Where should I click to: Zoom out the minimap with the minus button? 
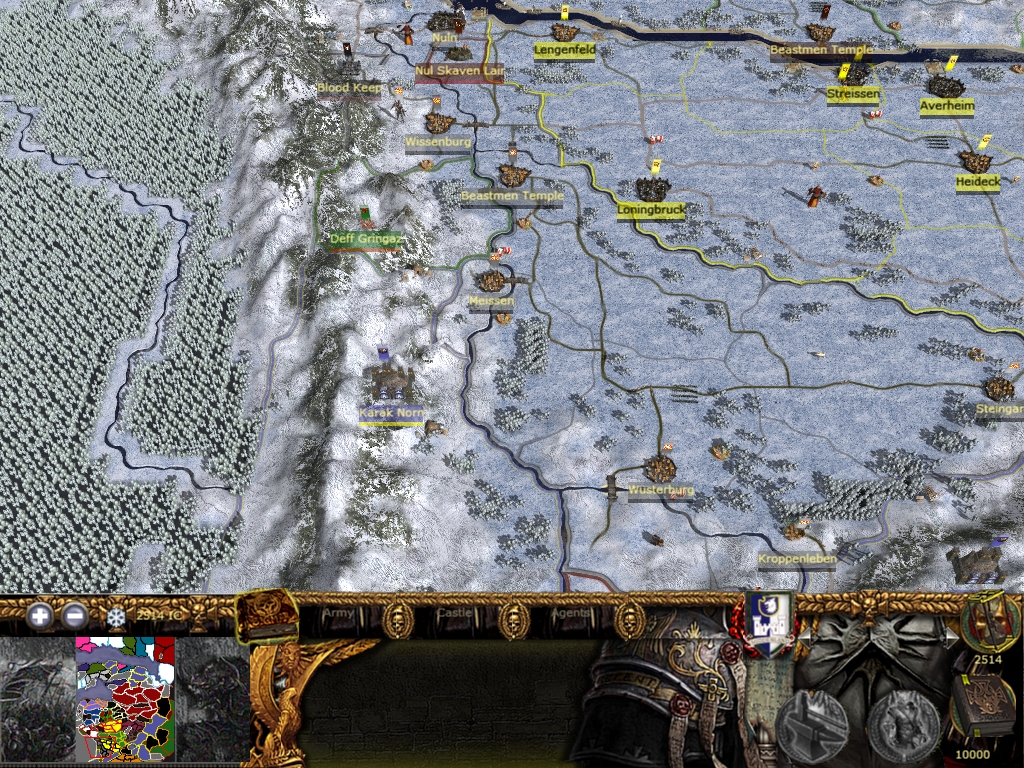74,616
